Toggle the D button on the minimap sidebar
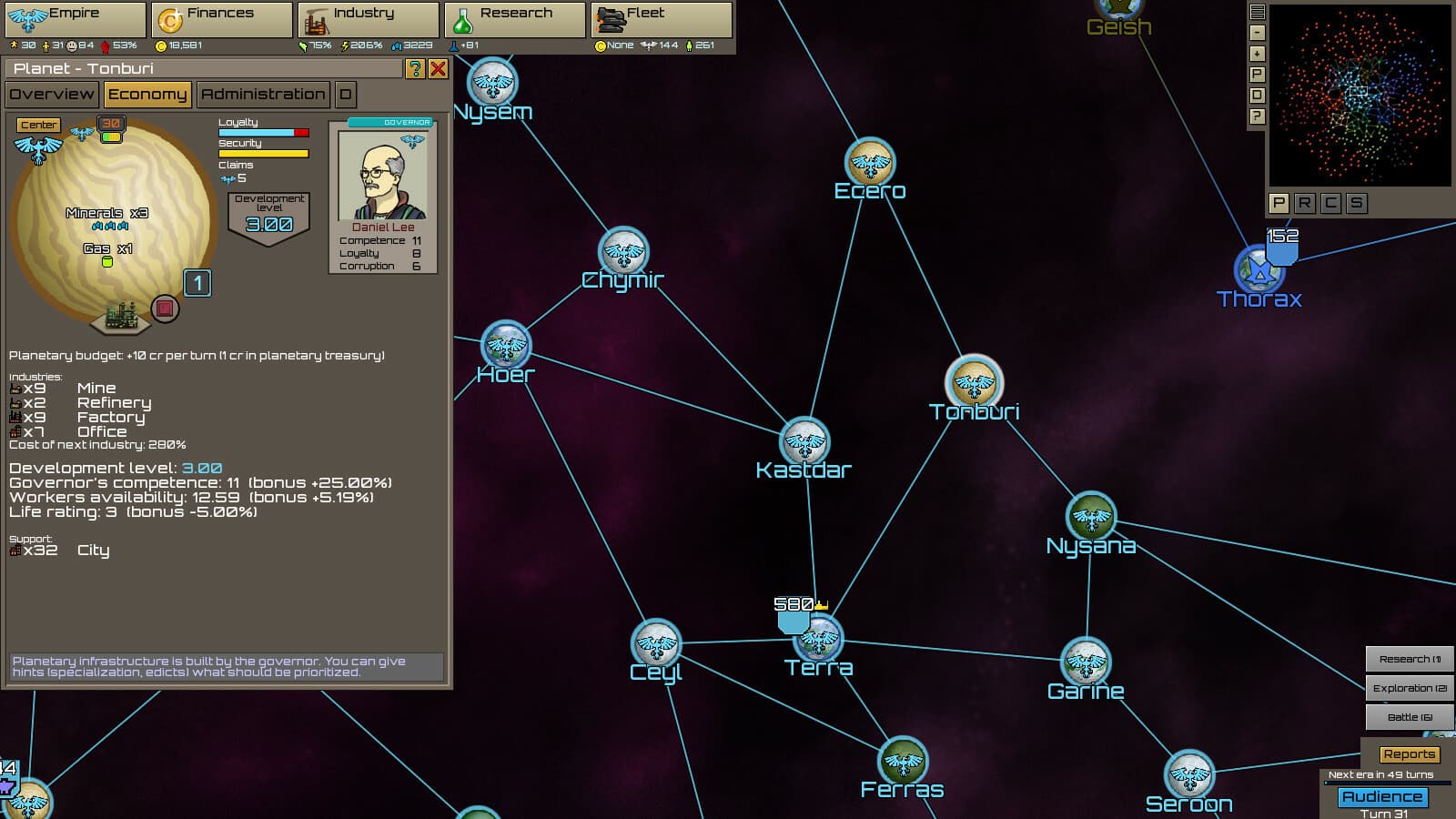Viewport: 1456px width, 819px height. pos(1259,93)
